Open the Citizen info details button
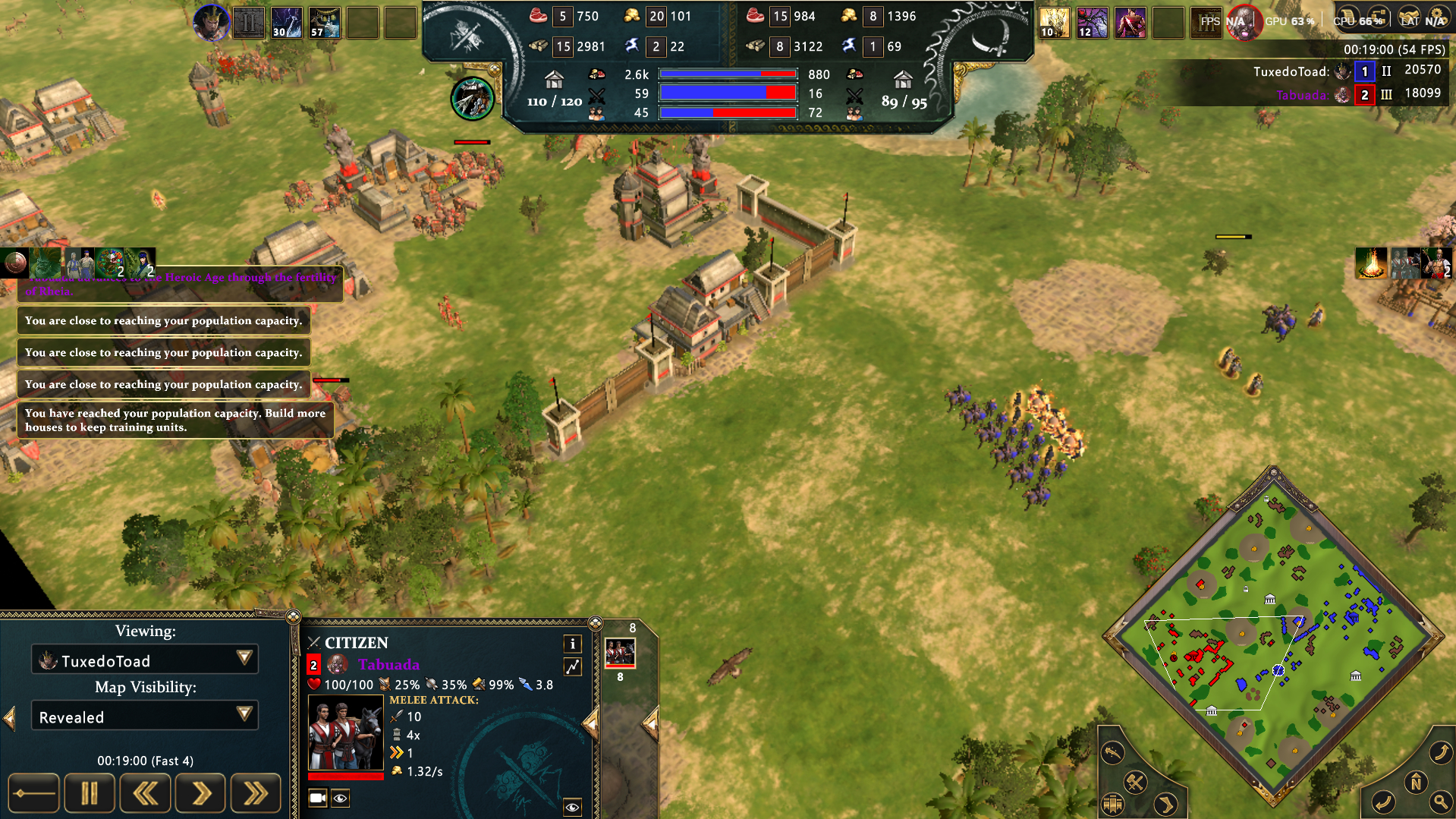1456x819 pixels. [x=573, y=644]
